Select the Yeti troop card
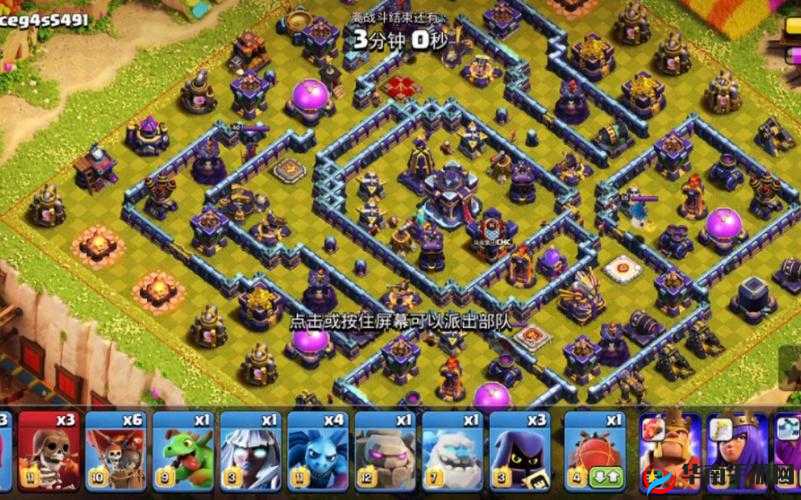 (452, 447)
